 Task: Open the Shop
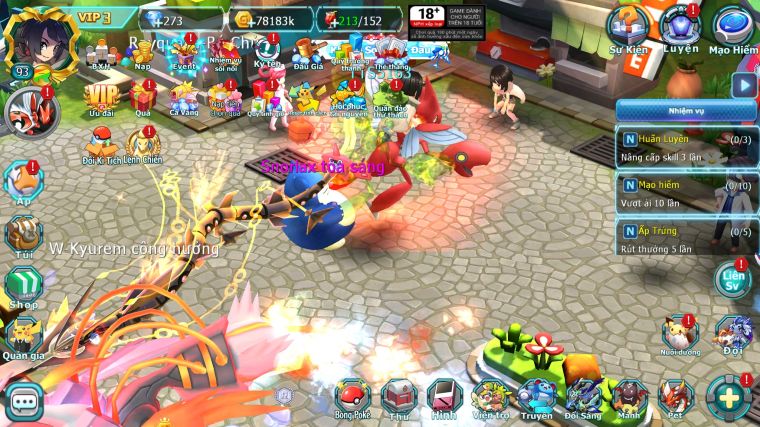point(23,285)
